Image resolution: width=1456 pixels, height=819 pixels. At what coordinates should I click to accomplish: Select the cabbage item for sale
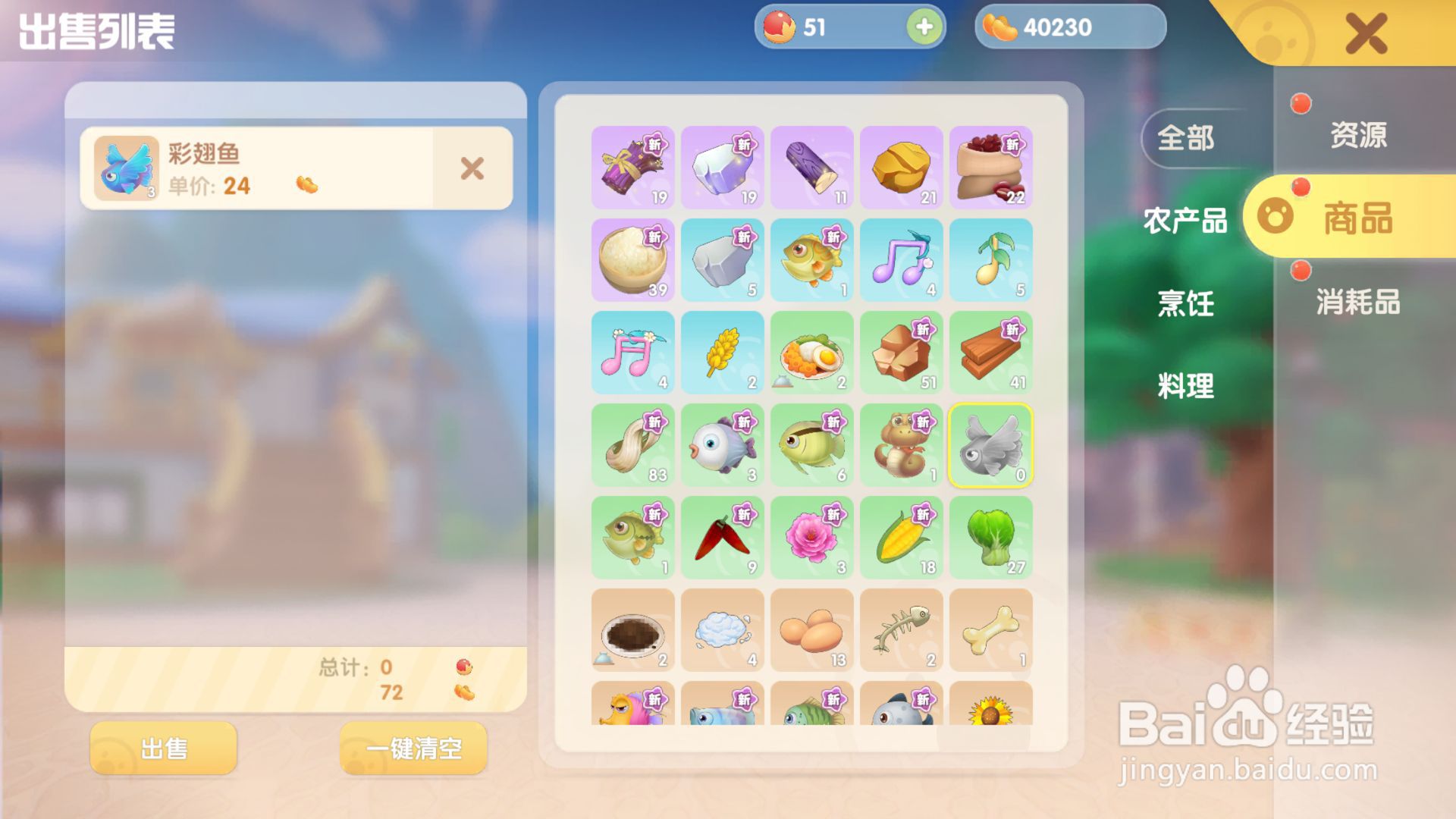click(x=990, y=538)
